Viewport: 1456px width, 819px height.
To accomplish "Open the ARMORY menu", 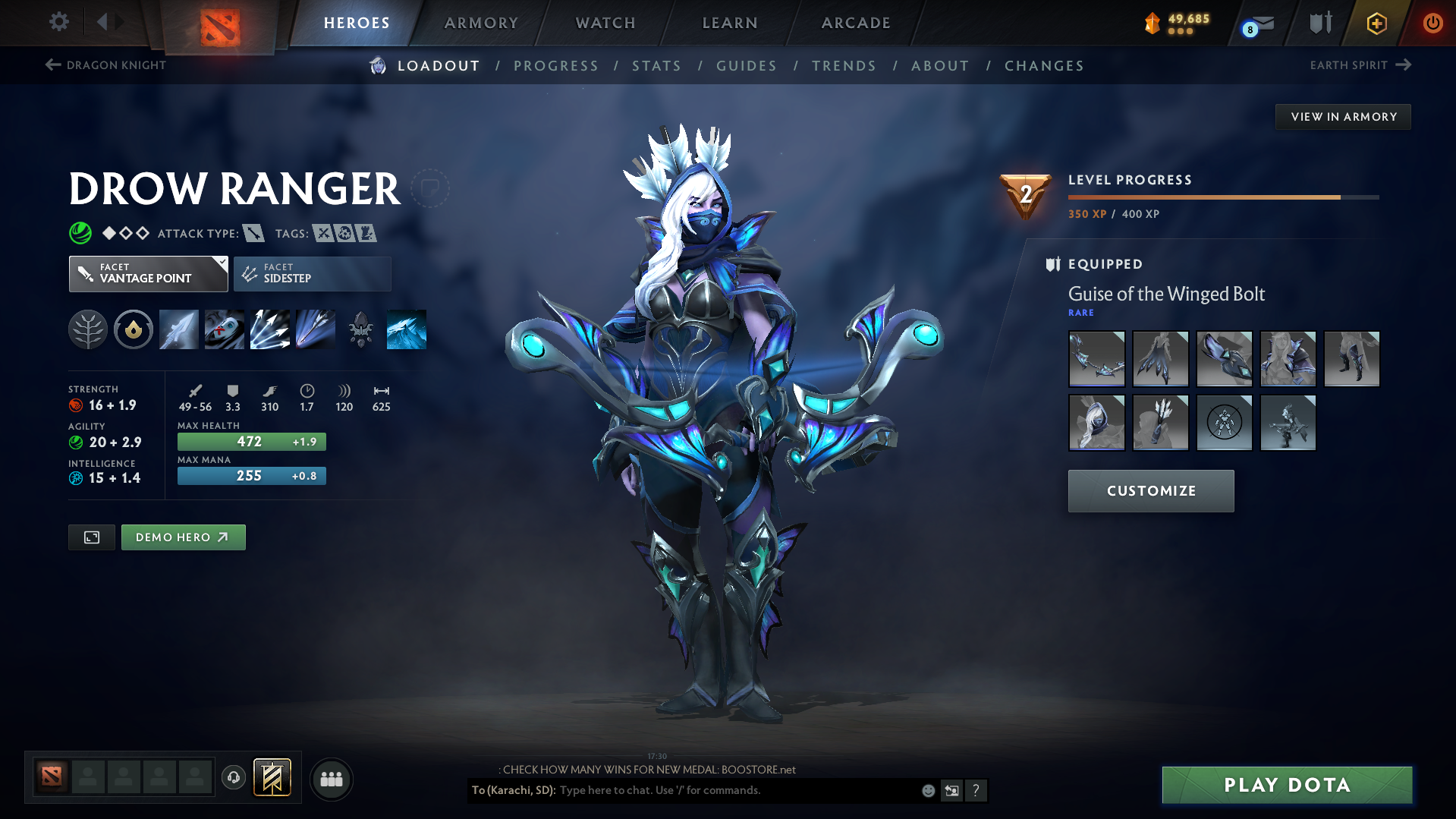I will pyautogui.click(x=481, y=23).
